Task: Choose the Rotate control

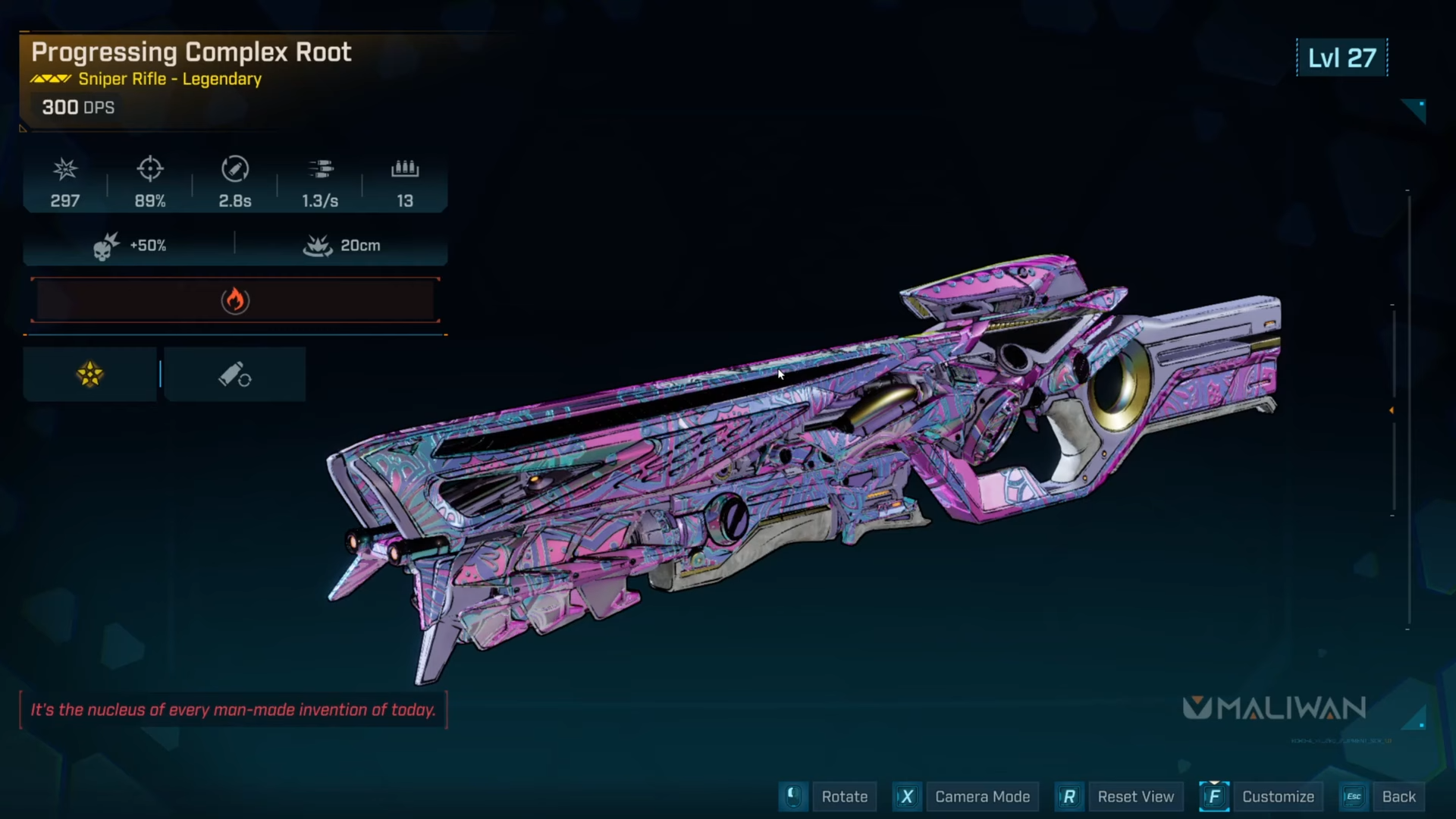Action: tap(843, 796)
